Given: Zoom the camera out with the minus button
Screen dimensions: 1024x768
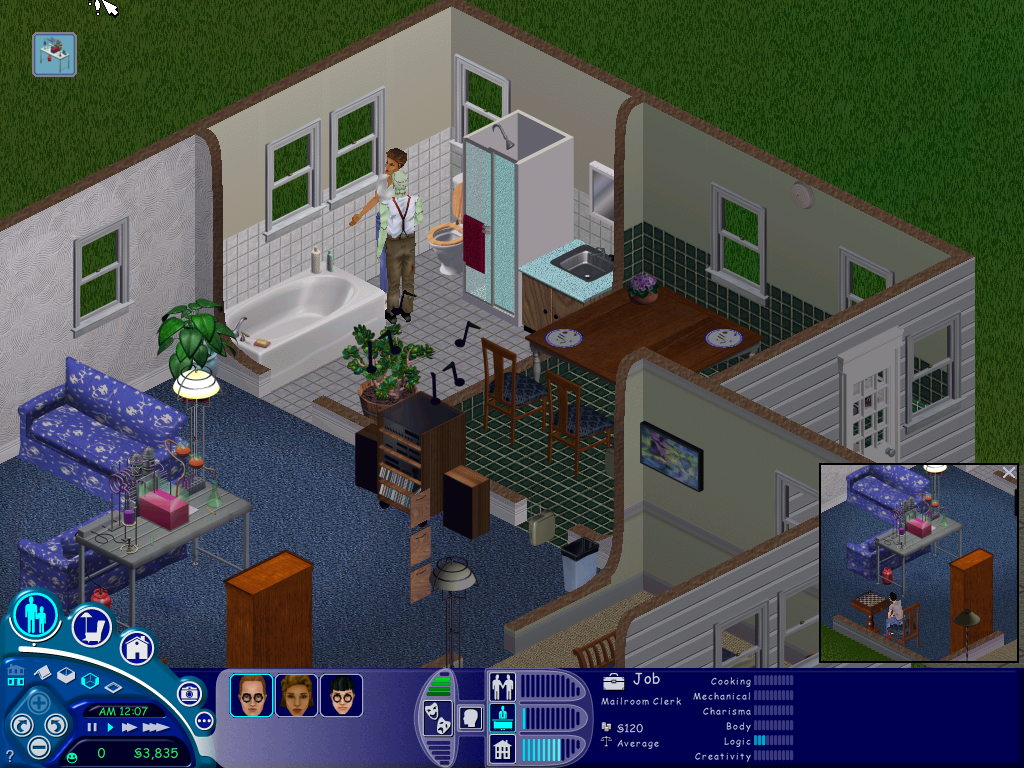Looking at the screenshot, I should (39, 746).
